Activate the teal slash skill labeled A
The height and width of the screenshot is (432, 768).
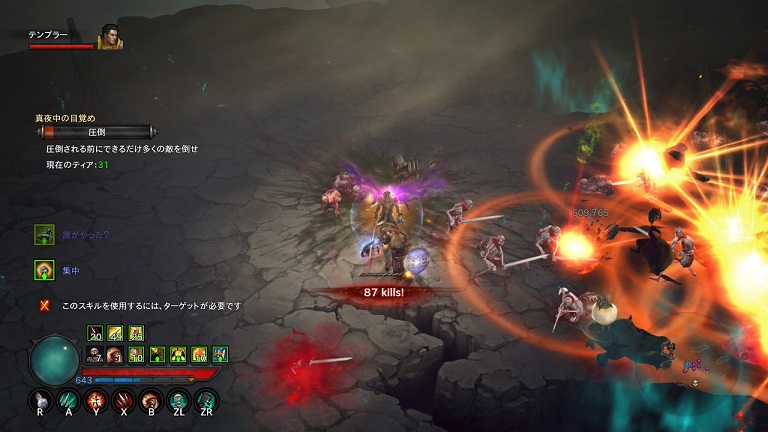click(x=67, y=401)
